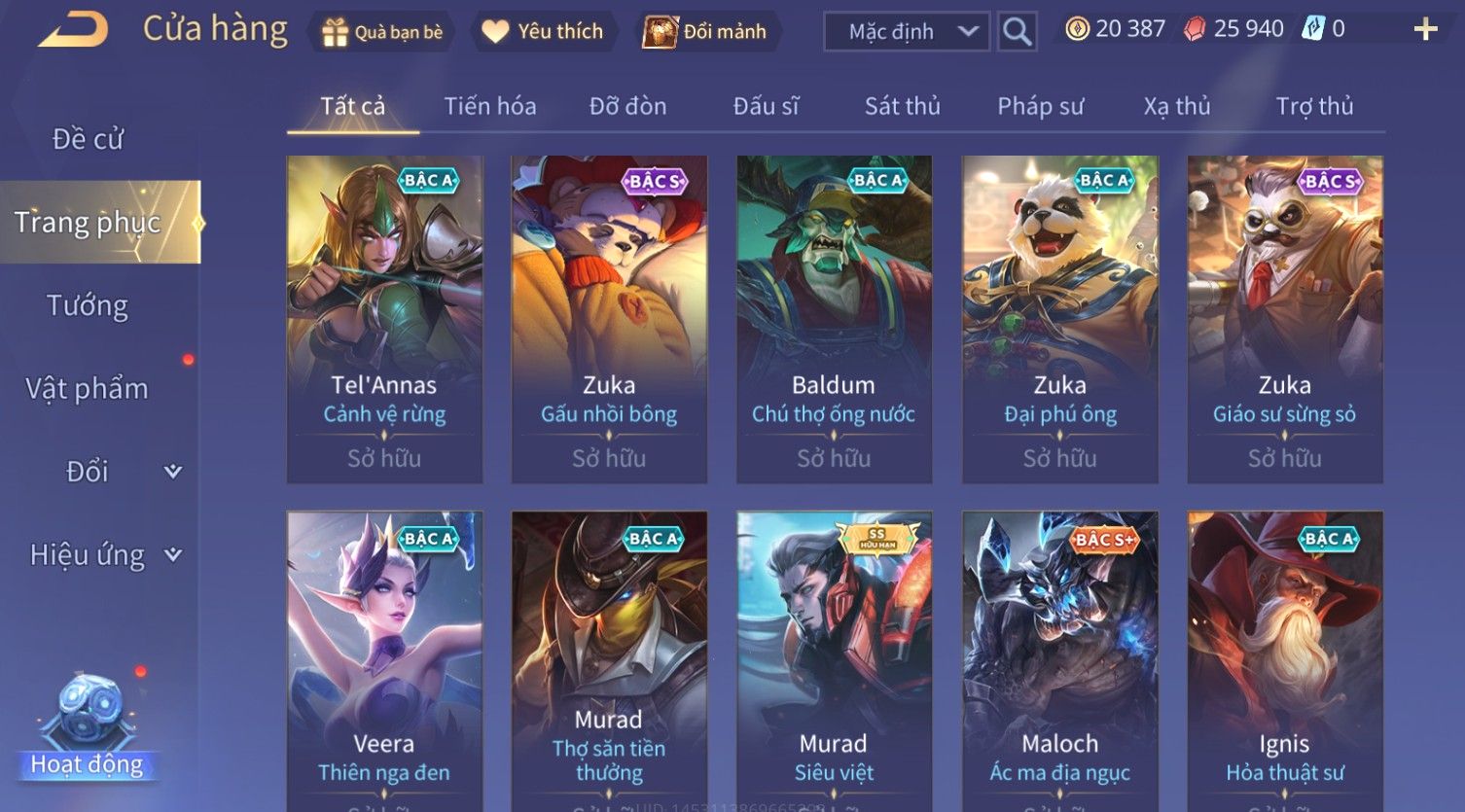
Task: Open the Hoạt động events button
Action: (88, 727)
